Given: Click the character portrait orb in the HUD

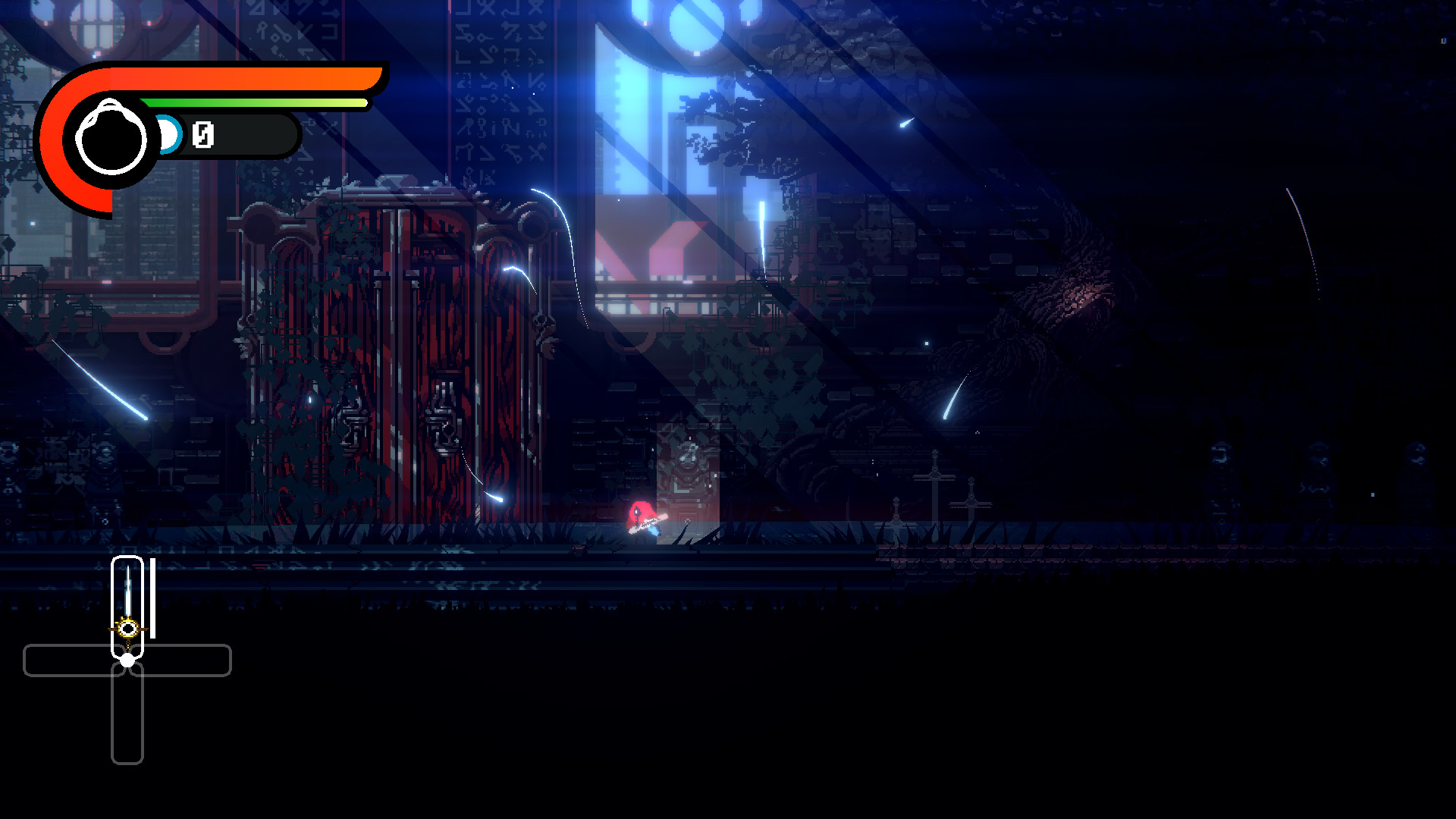Looking at the screenshot, I should tap(112, 135).
